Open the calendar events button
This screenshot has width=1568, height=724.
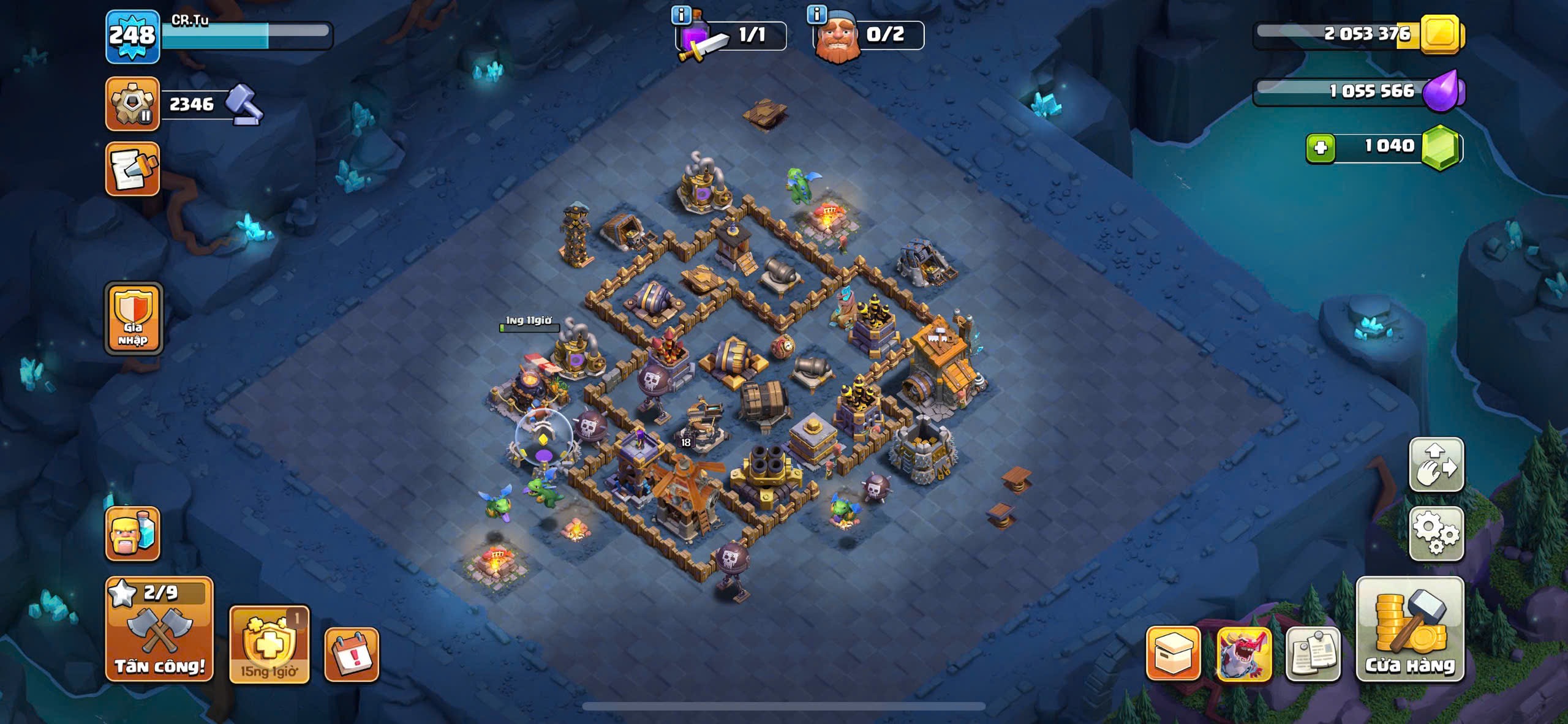352,655
